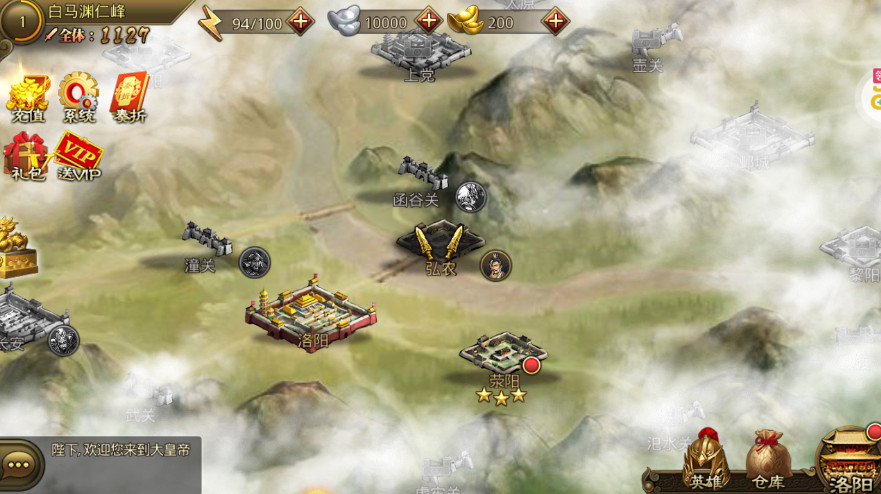Image resolution: width=881 pixels, height=494 pixels.
Task: Open the 奏折 memorial icon
Action: click(x=129, y=98)
